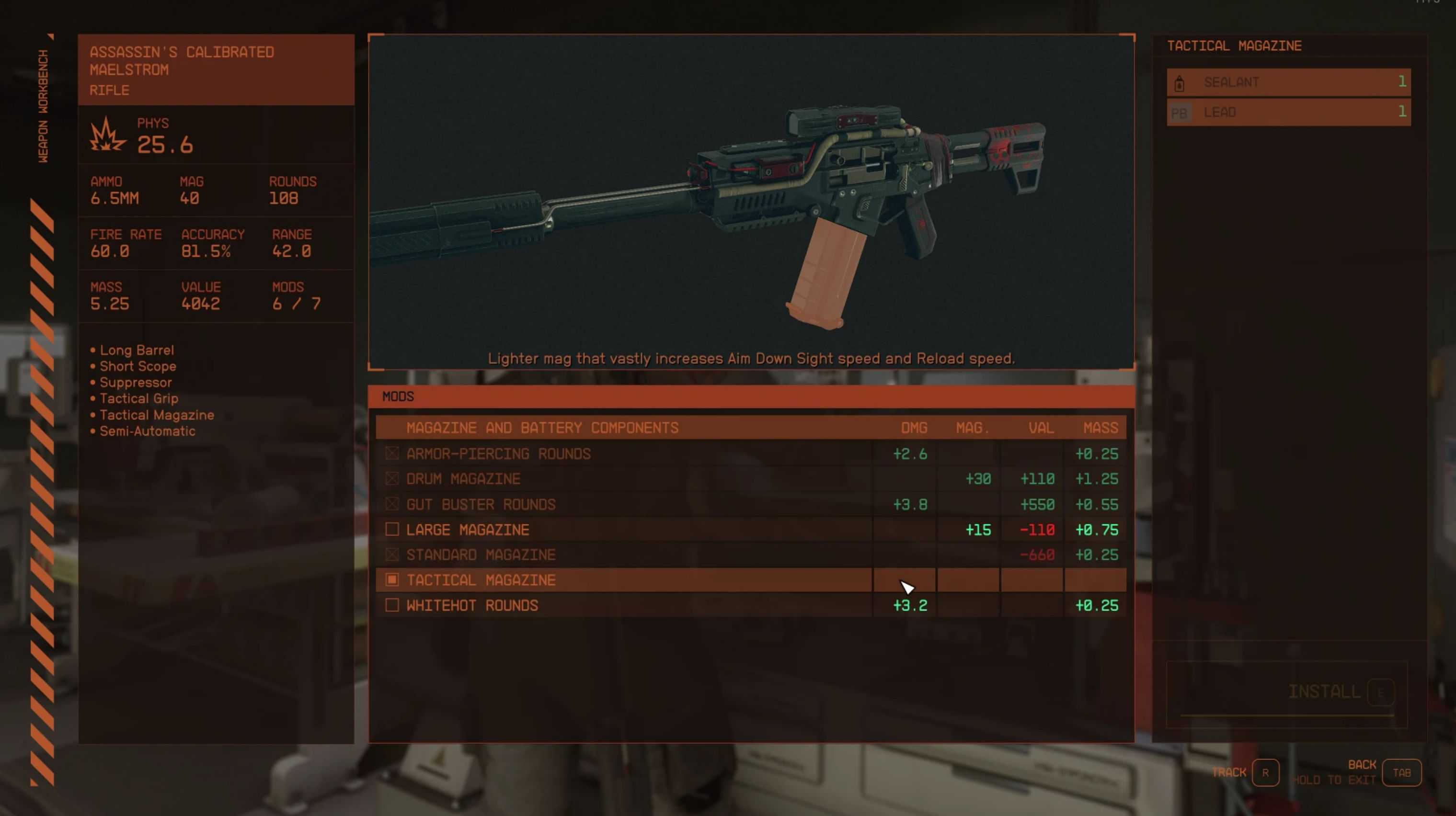1456x816 pixels.
Task: Pick the Large Magazine mod
Action: [x=468, y=530]
